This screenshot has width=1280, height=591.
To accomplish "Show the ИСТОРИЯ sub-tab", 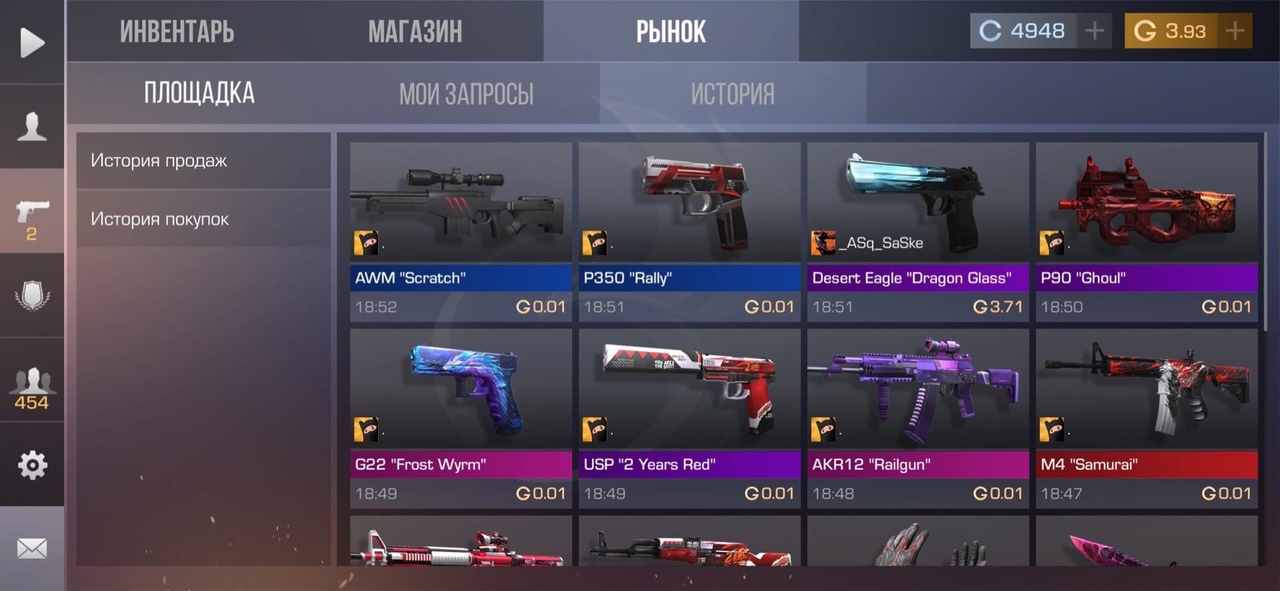I will [732, 94].
